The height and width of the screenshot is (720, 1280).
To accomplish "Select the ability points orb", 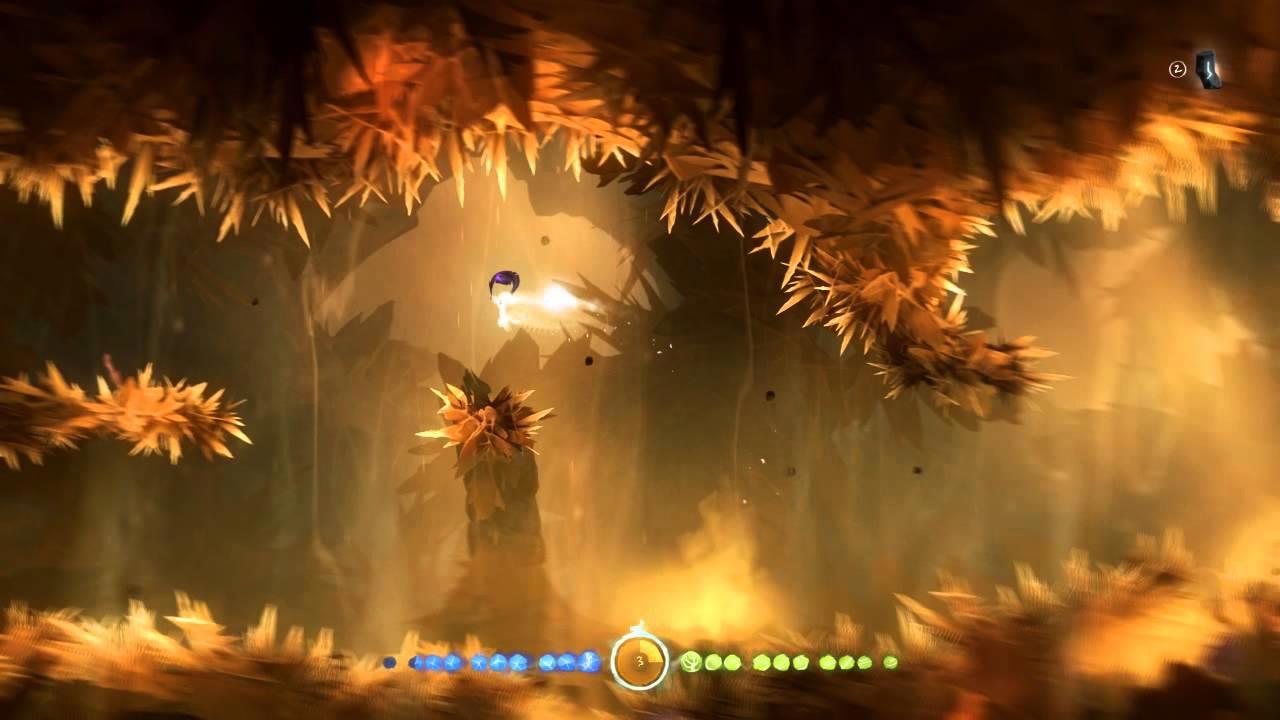I will [640, 661].
